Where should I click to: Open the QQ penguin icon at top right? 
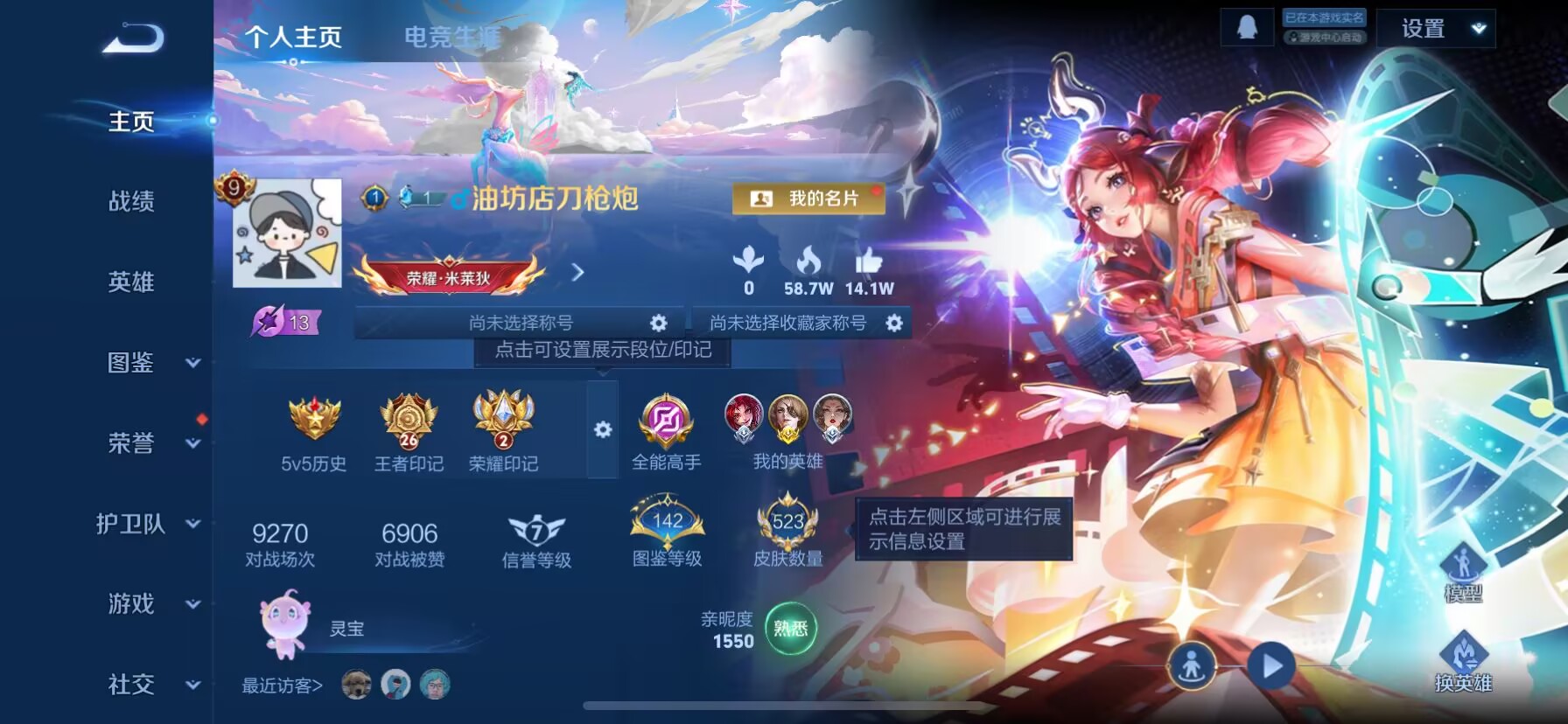(x=1246, y=27)
